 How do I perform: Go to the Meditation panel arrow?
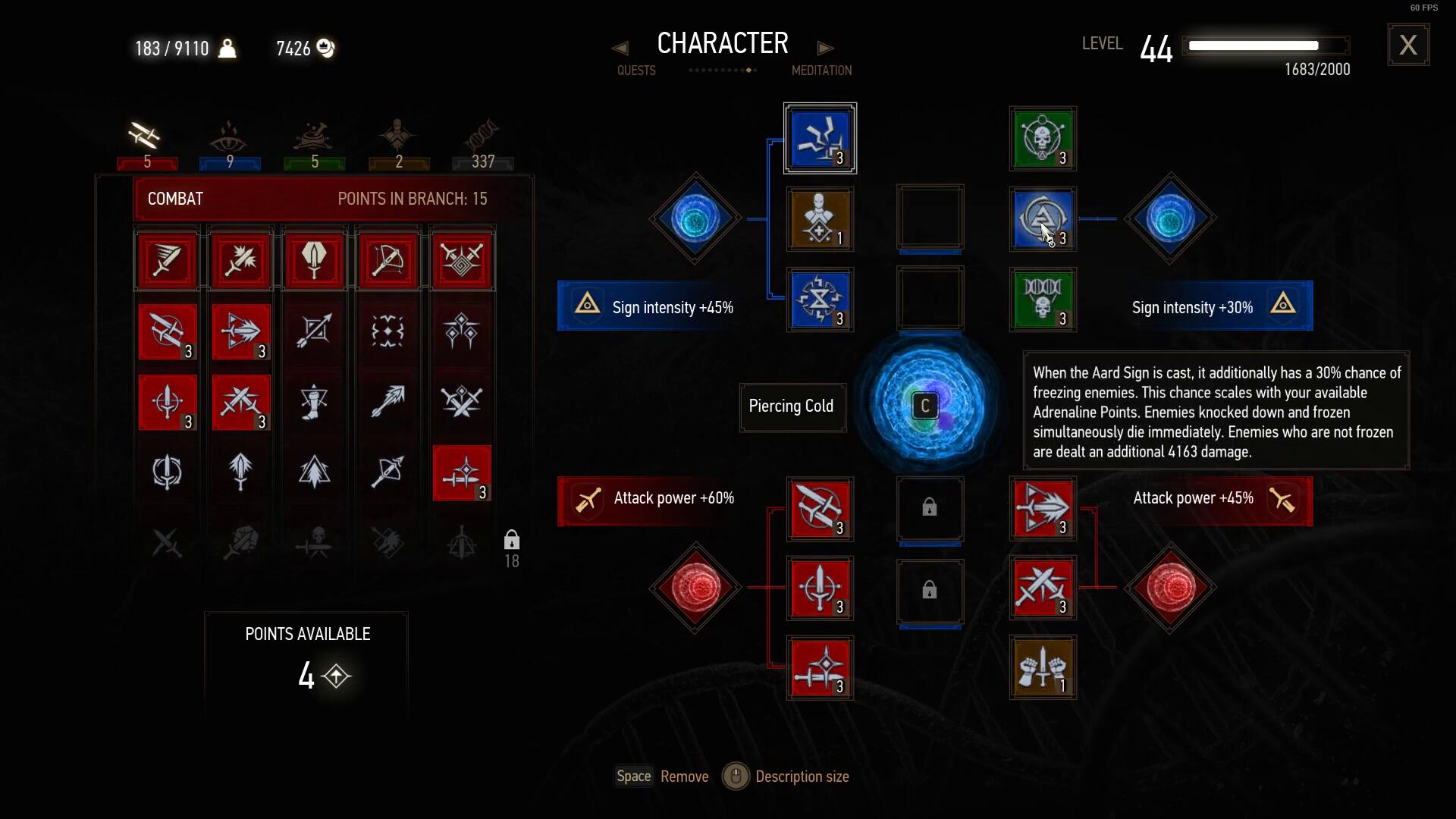tap(825, 49)
